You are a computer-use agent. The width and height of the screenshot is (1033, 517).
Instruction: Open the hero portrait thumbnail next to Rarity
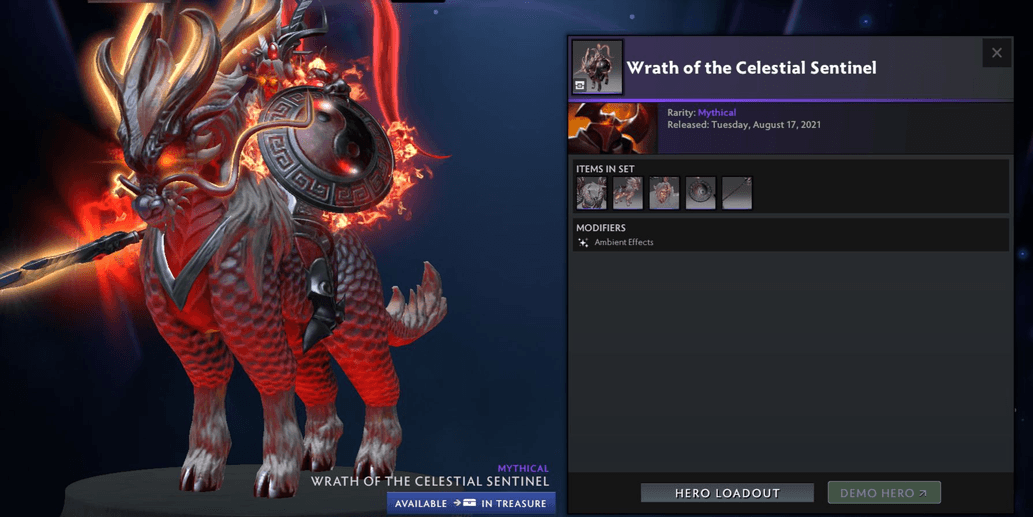pos(612,128)
